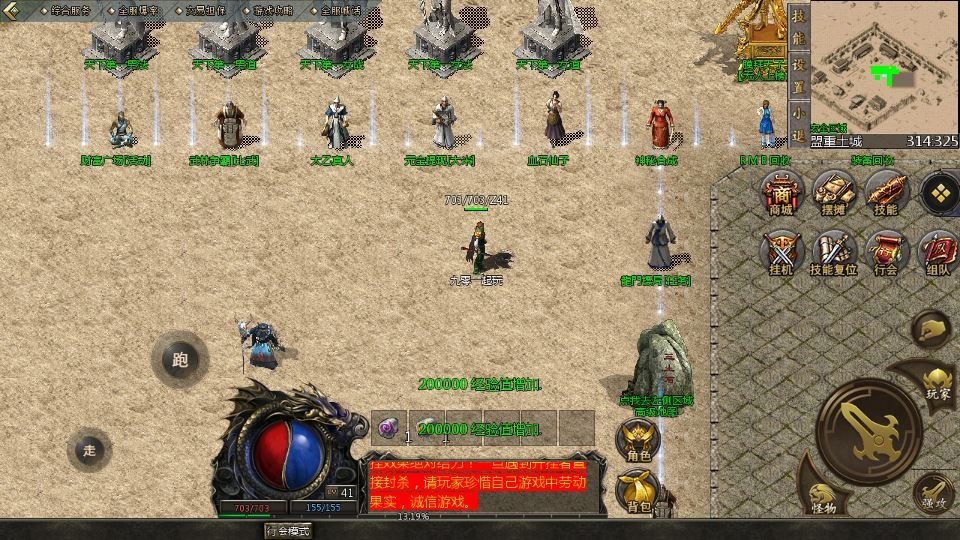Open the 技能 skills icon with golden scroll
Image resolution: width=960 pixels, height=540 pixels.
pos(885,192)
